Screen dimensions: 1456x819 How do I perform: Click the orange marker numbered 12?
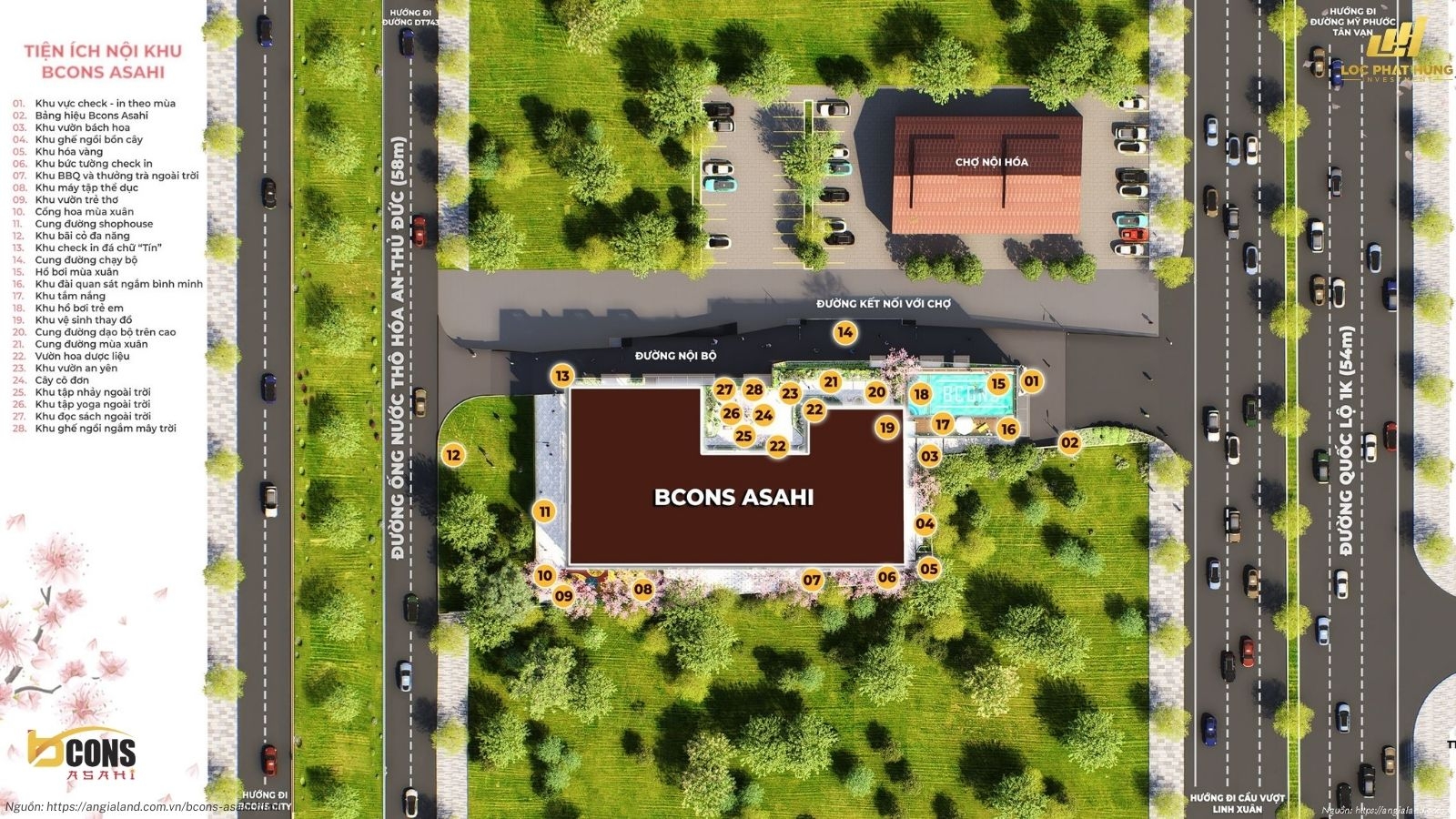pyautogui.click(x=452, y=455)
